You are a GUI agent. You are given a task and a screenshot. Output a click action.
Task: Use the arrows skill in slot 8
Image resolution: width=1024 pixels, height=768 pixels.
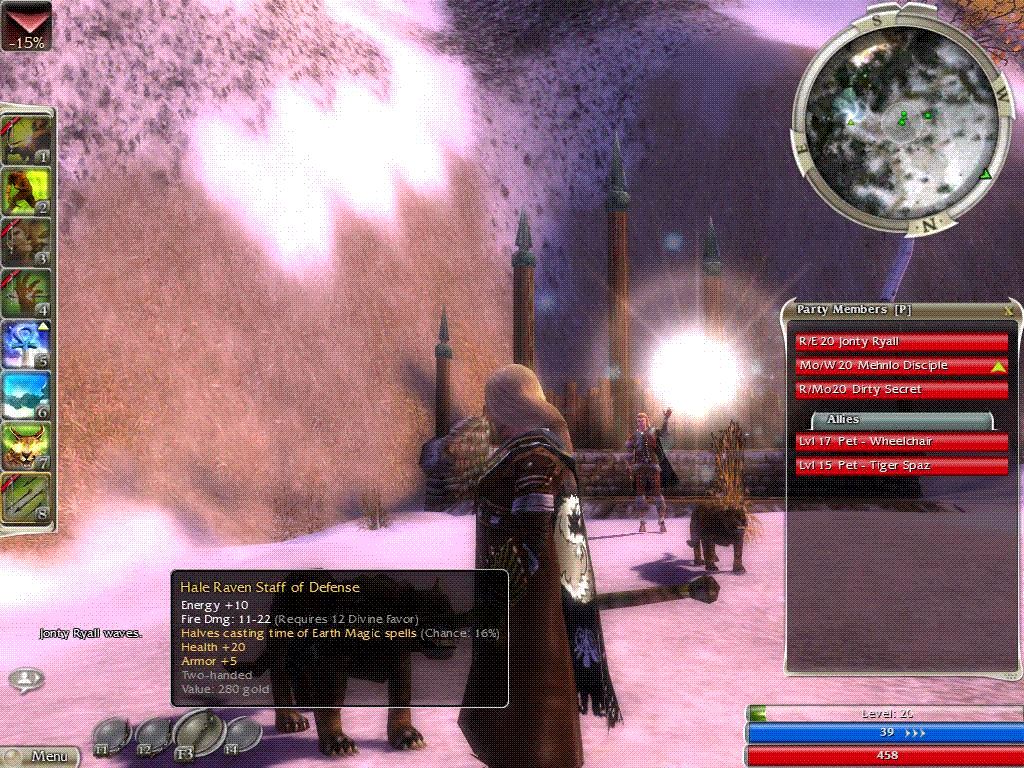point(28,499)
